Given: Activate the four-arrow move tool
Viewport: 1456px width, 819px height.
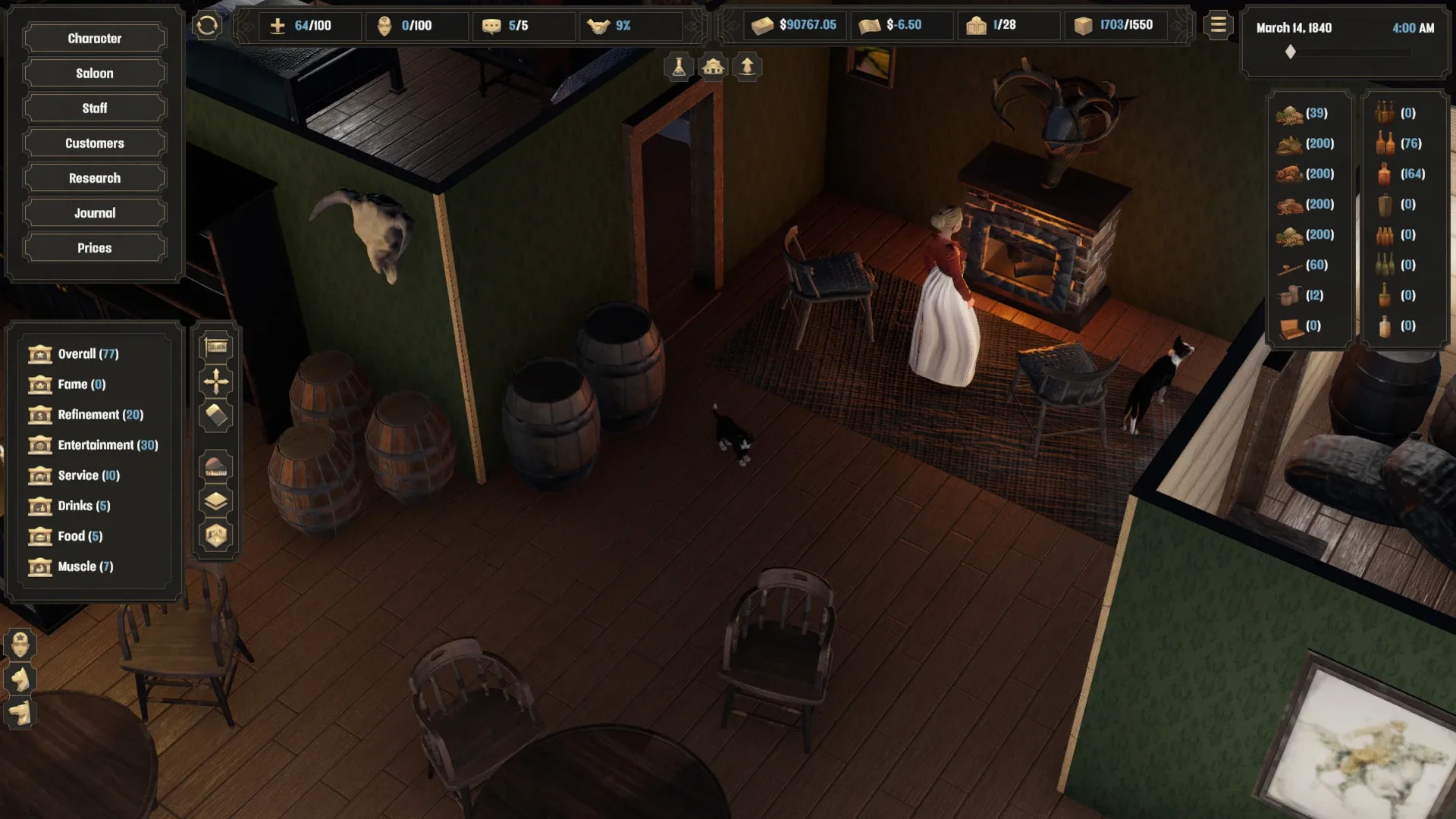Looking at the screenshot, I should pos(216,381).
